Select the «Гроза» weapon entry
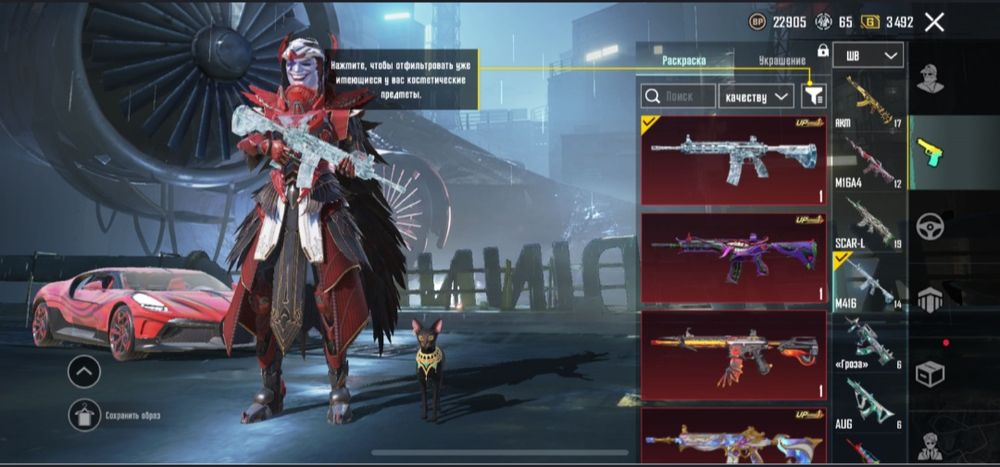 [868, 342]
